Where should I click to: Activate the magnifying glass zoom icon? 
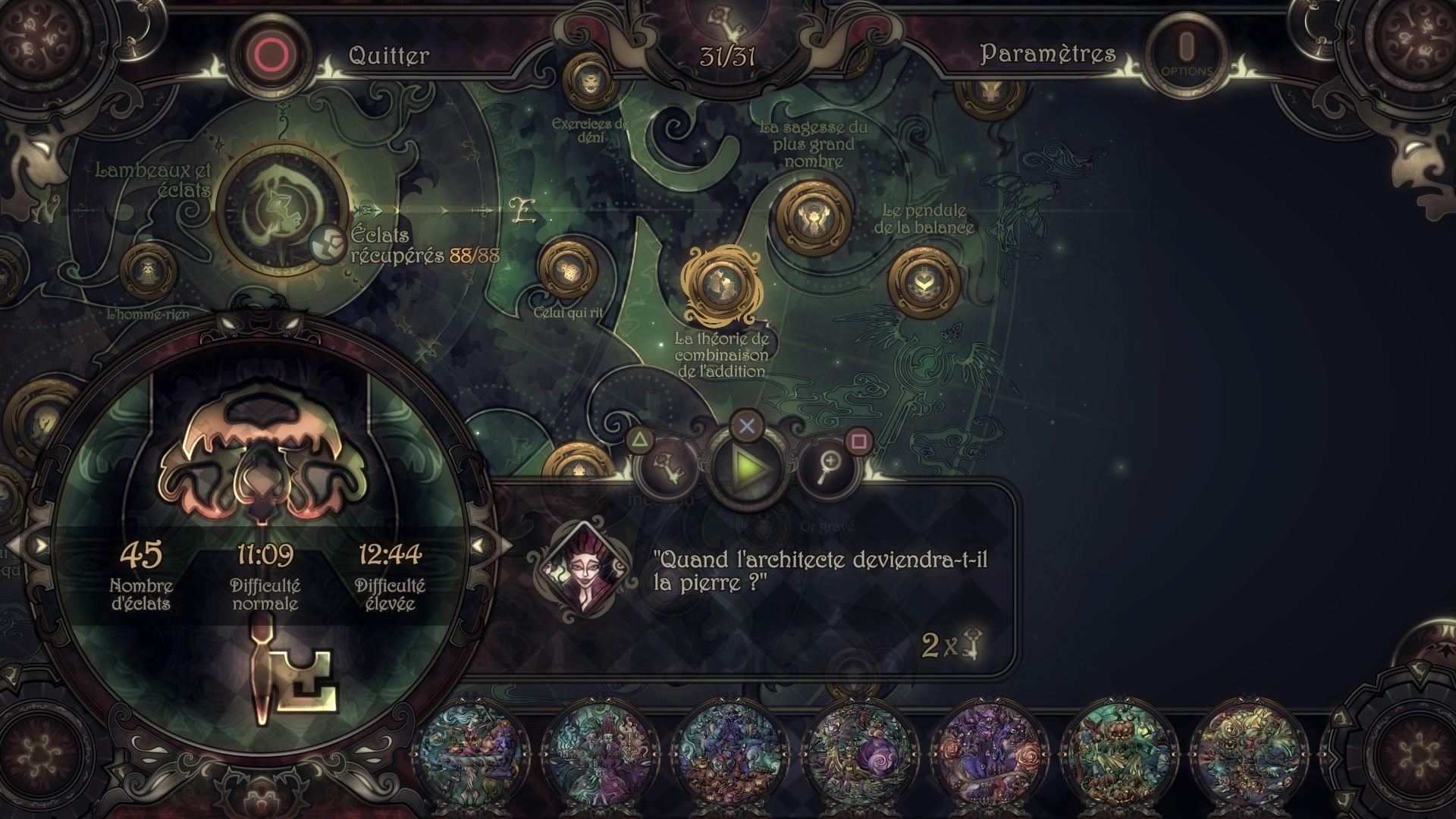[x=829, y=465]
